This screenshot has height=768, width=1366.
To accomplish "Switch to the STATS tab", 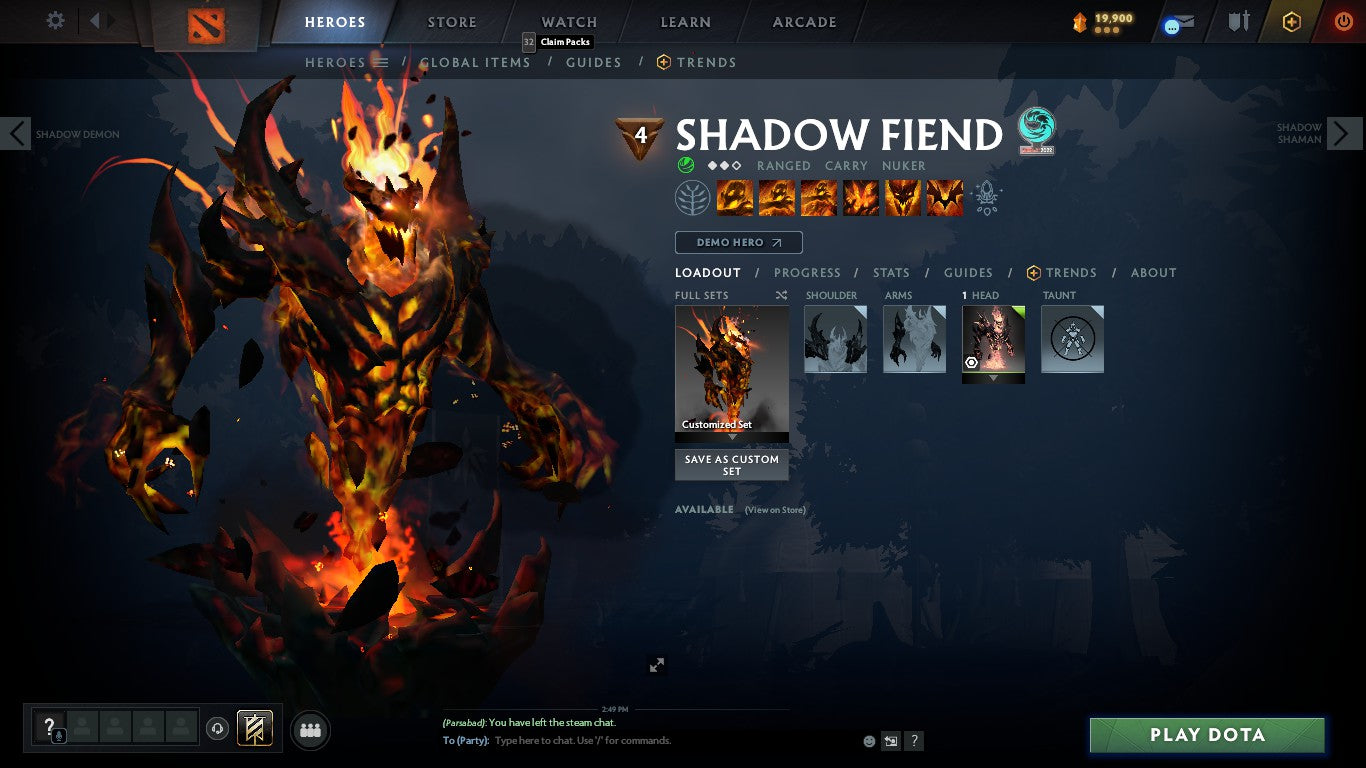I will [890, 272].
